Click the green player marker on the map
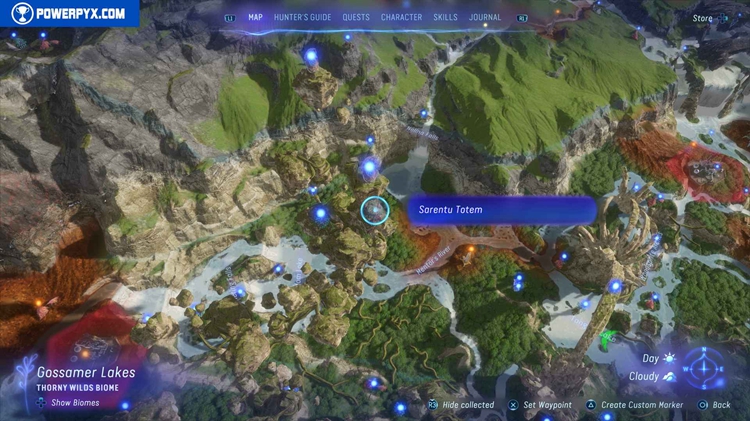Screen dimensions: 750x421 coord(608,341)
